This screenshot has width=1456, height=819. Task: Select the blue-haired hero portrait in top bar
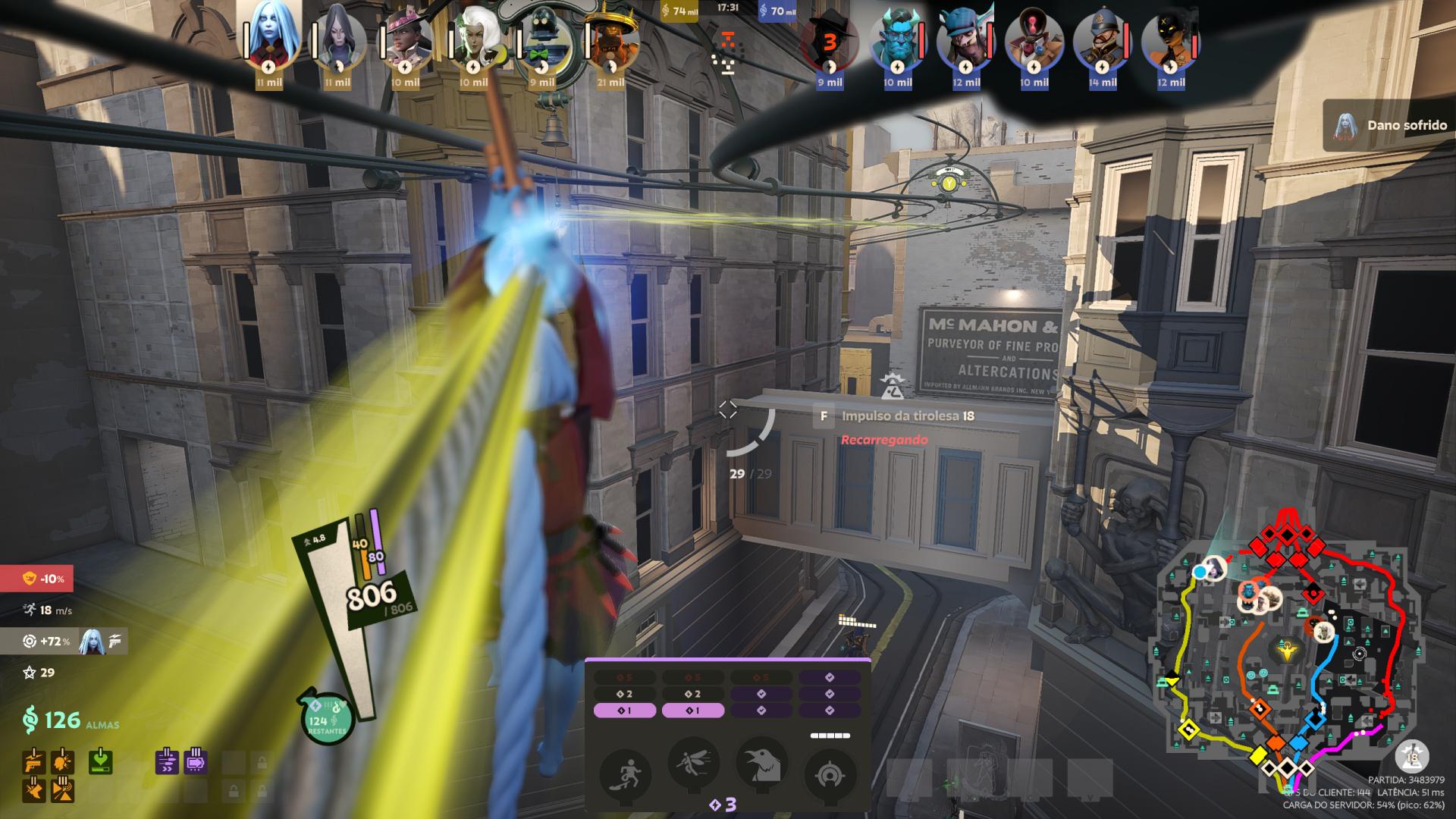(x=269, y=38)
